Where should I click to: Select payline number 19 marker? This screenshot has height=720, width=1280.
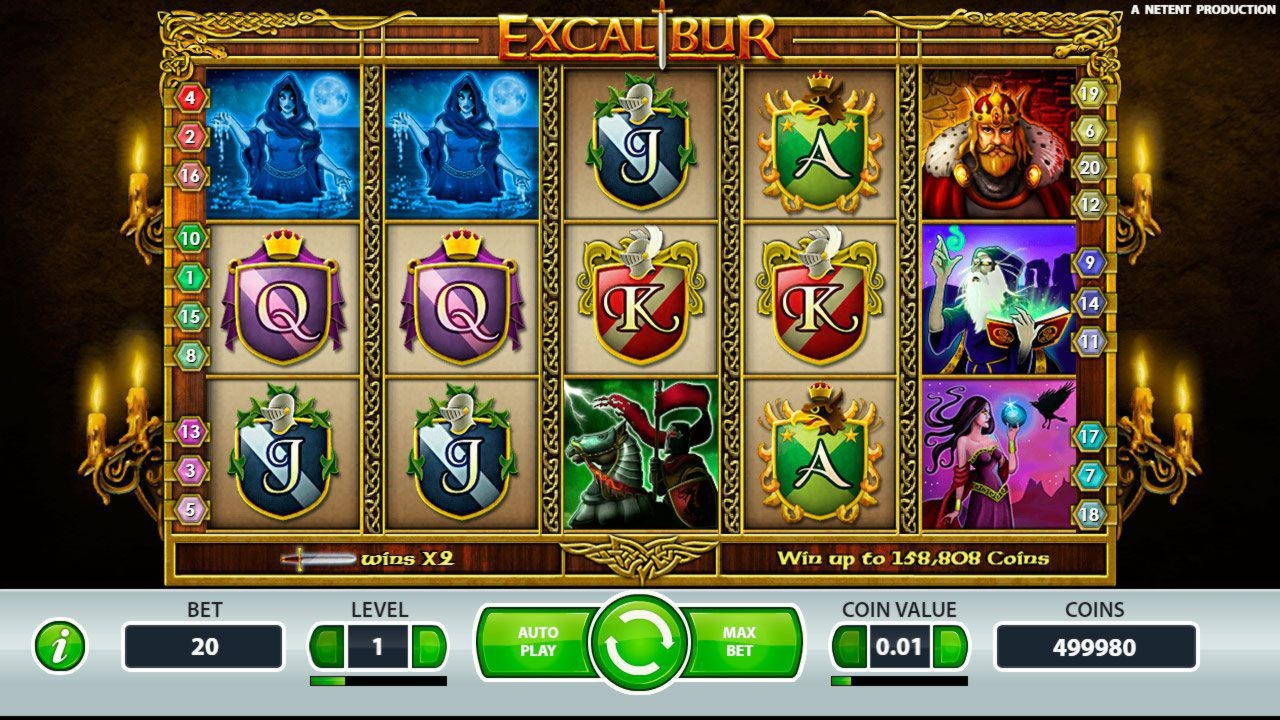(1090, 94)
